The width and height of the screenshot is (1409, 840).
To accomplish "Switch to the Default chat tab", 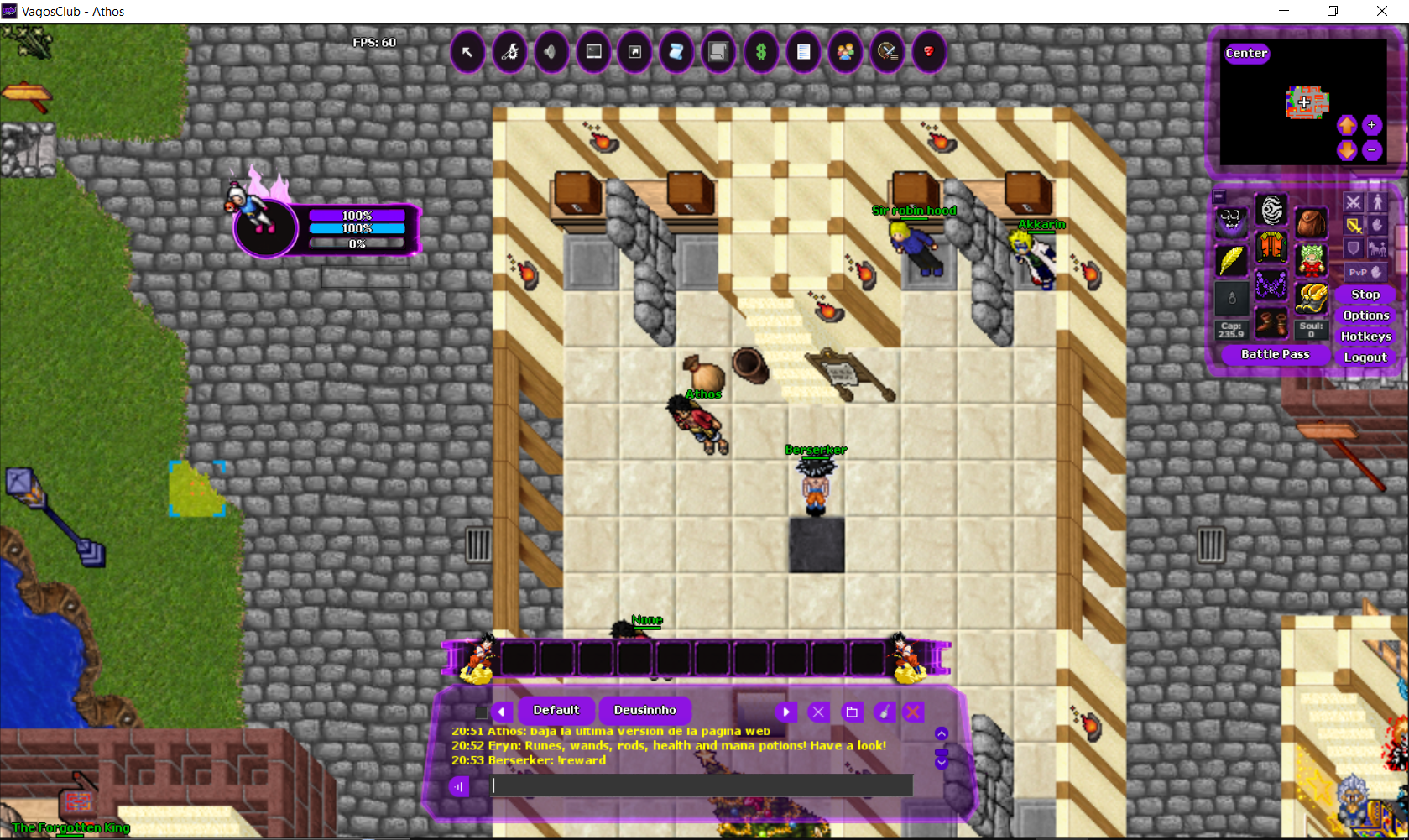I will click(x=556, y=711).
